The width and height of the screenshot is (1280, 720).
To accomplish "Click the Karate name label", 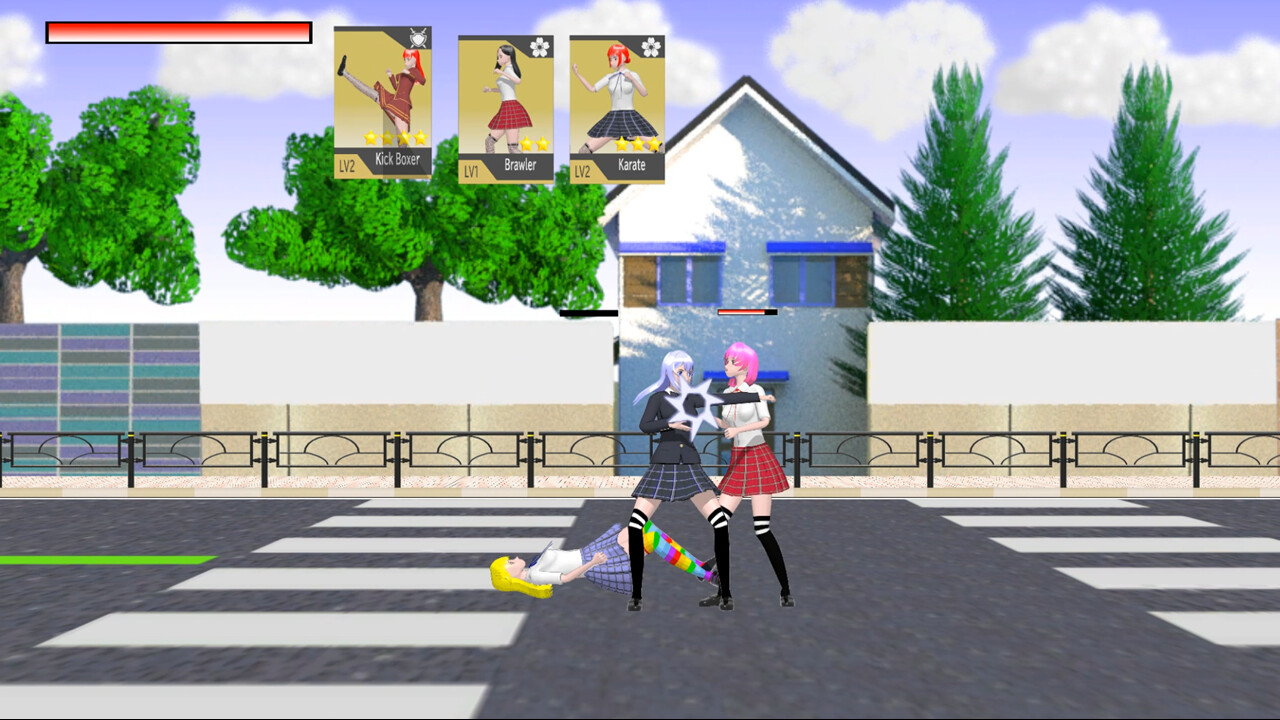I will pos(630,164).
